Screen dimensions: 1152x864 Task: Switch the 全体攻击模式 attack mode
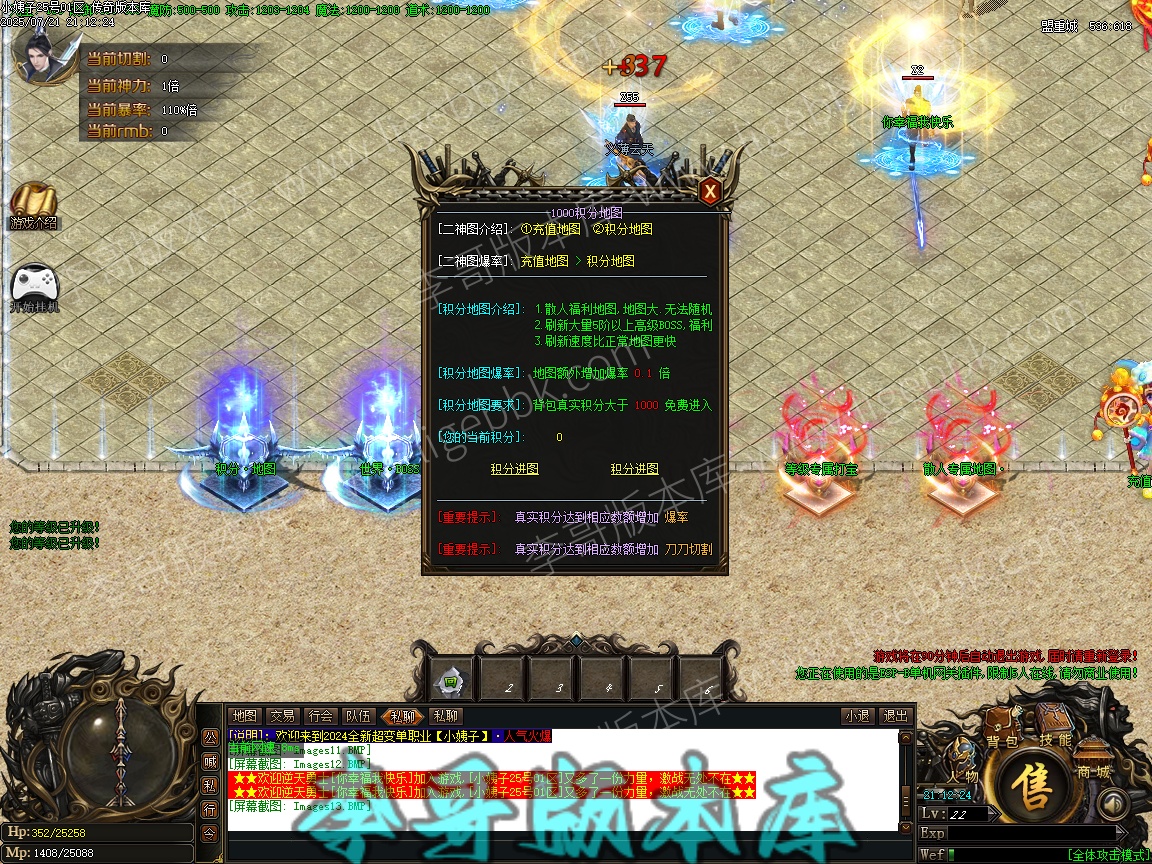[1106, 855]
